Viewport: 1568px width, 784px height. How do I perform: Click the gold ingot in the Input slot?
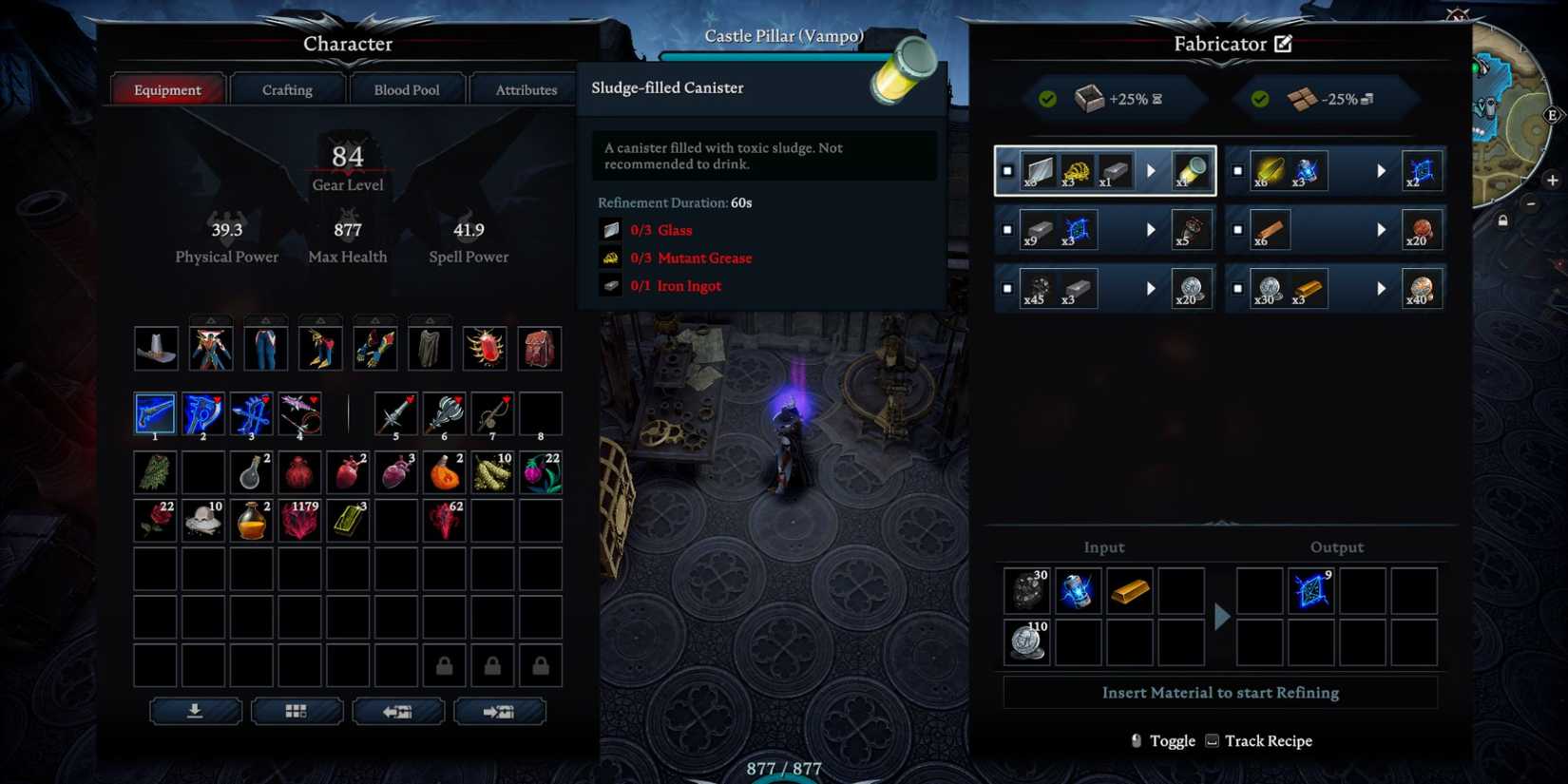coord(1129,590)
